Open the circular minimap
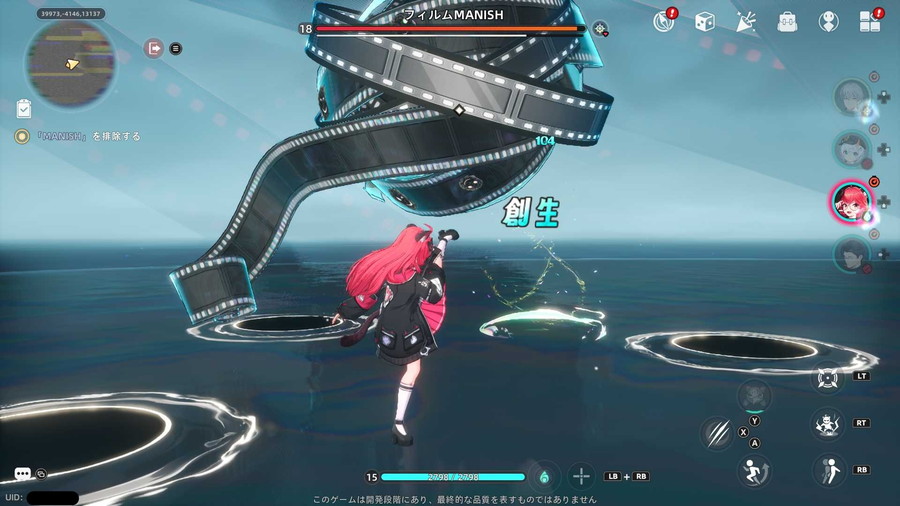900x506 pixels. 69,64
